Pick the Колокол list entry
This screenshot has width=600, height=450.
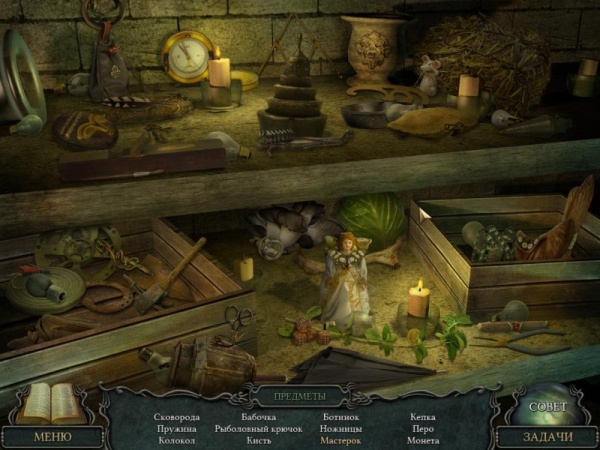pos(177,440)
